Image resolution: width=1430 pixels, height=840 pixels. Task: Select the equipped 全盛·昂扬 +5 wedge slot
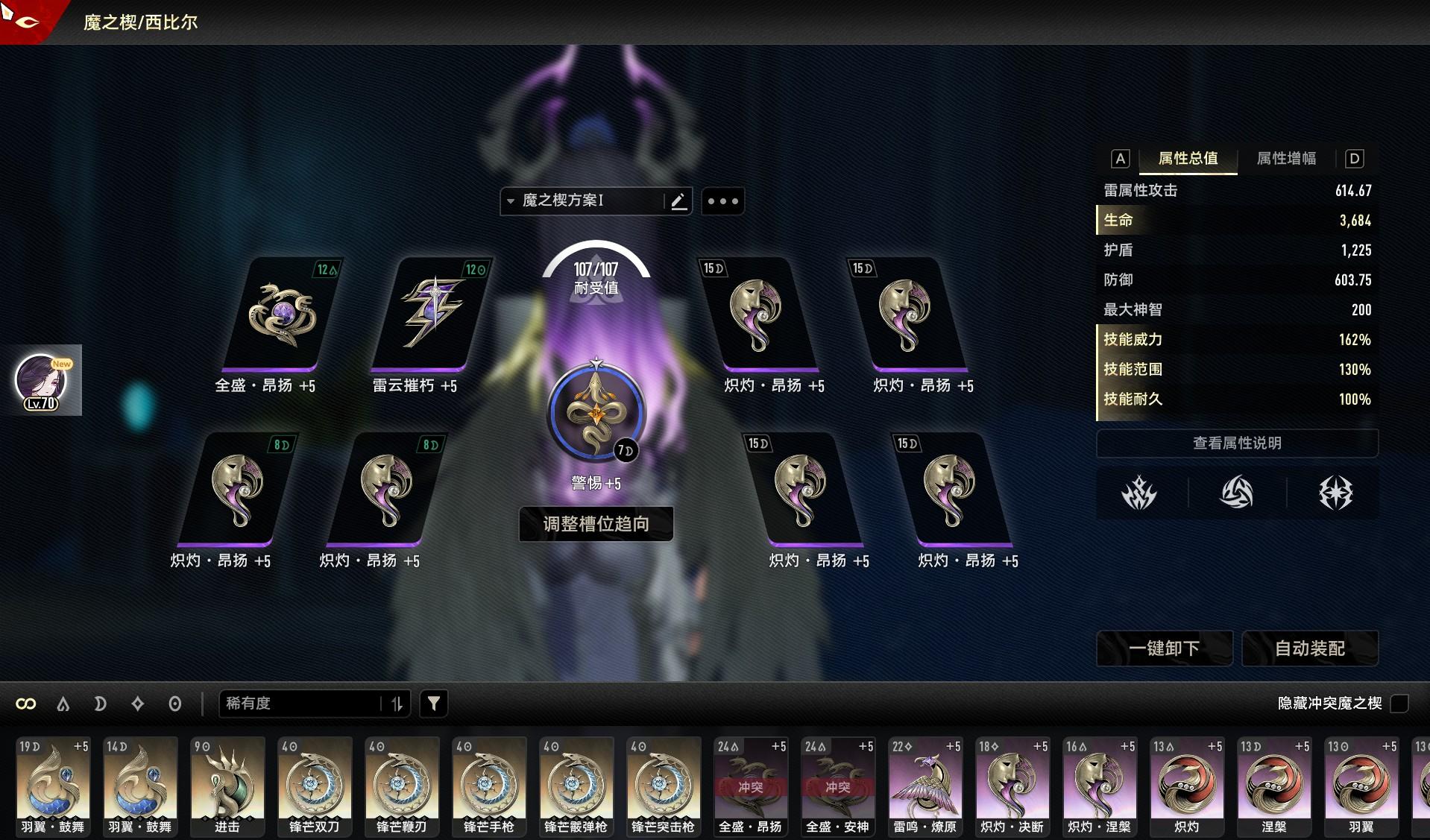282,315
